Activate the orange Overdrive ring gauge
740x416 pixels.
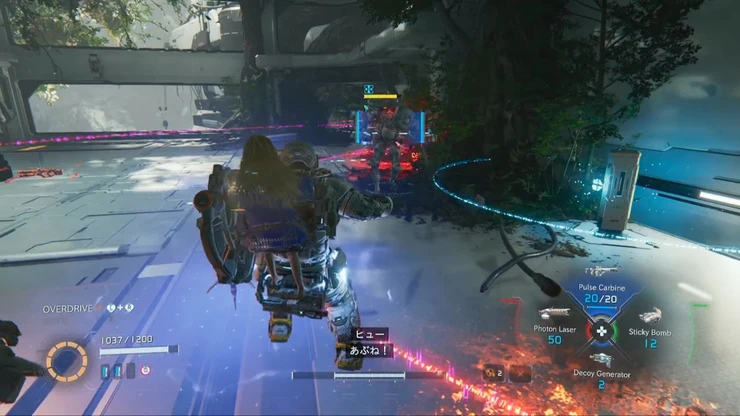(x=66, y=361)
